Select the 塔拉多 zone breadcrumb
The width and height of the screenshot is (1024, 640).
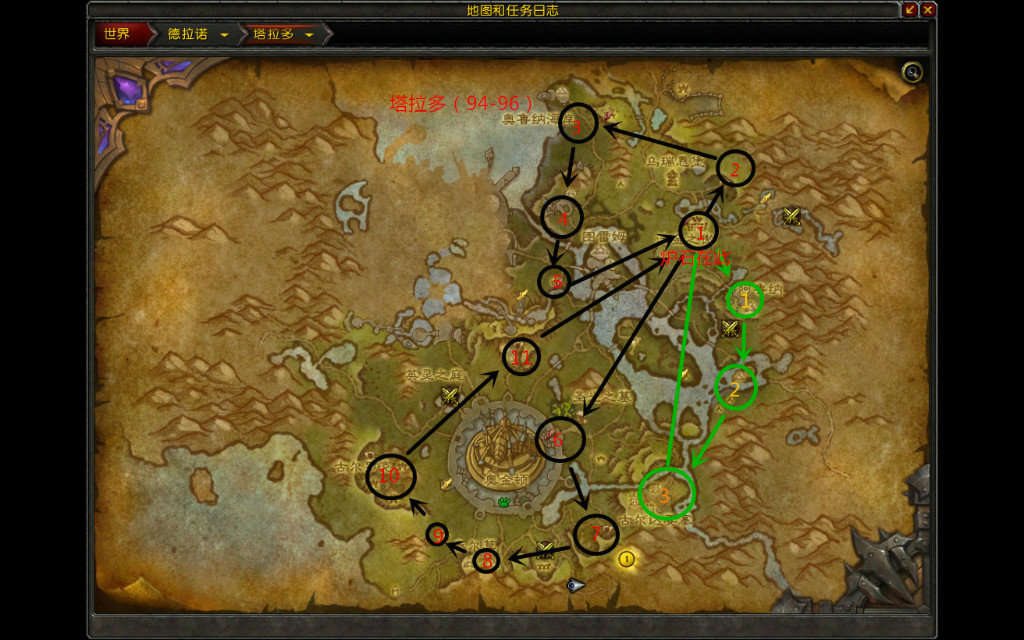pos(273,34)
